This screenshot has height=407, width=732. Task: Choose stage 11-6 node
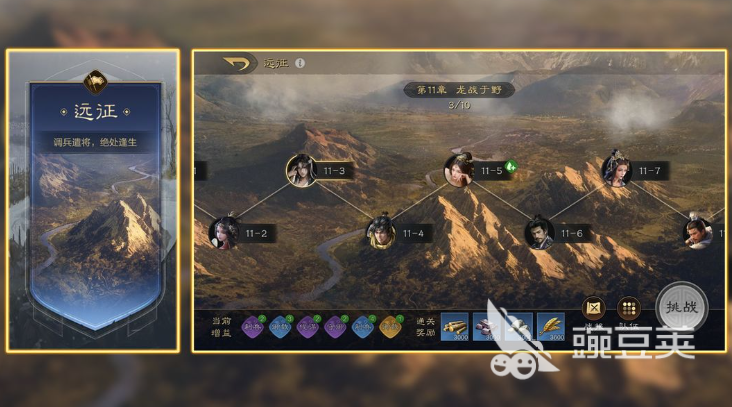(x=539, y=233)
